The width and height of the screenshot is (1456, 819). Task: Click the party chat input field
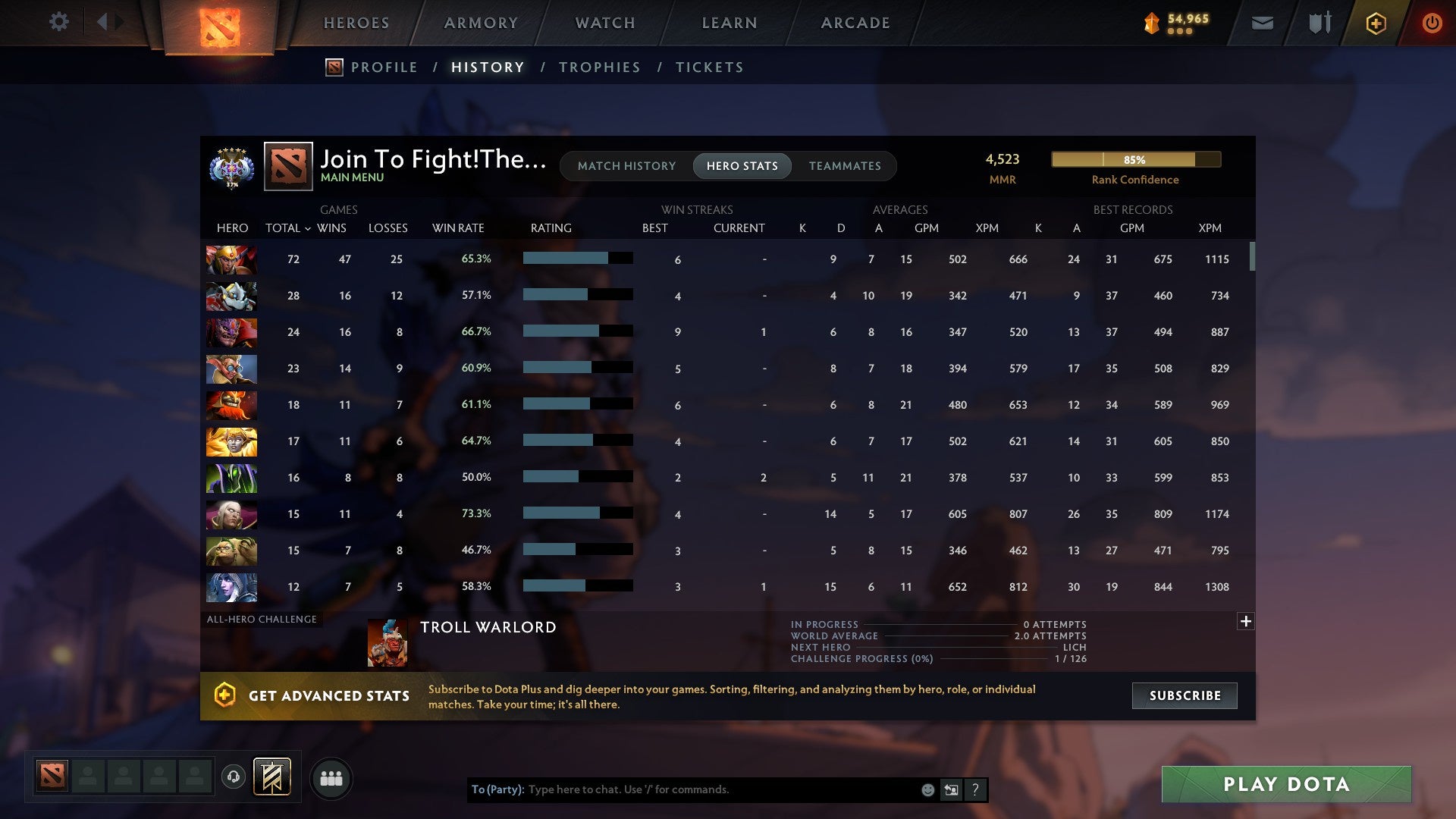point(720,789)
